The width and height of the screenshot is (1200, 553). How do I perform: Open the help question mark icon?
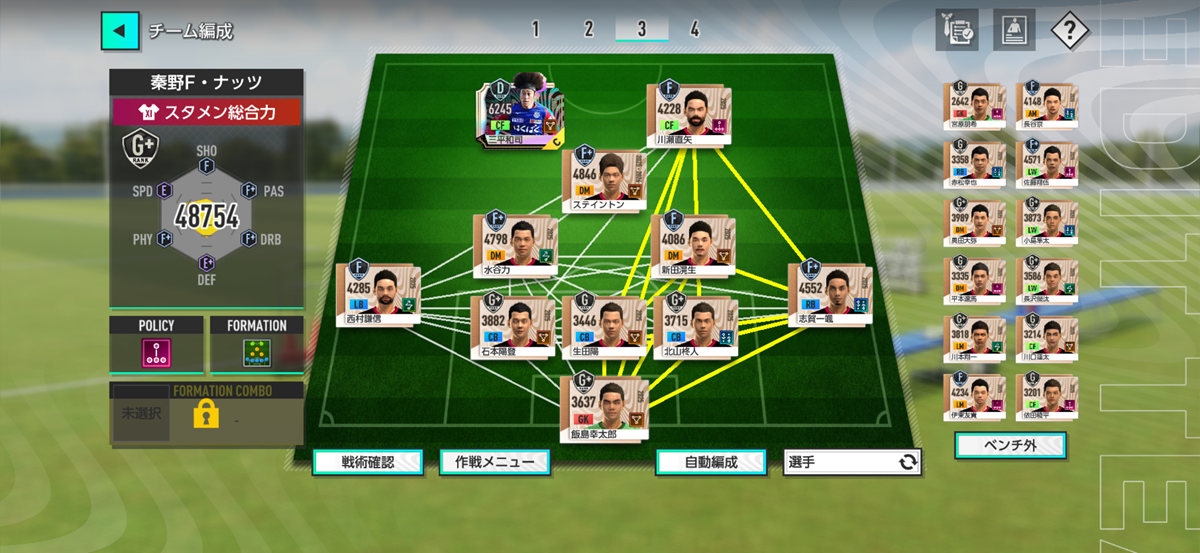tap(1069, 30)
